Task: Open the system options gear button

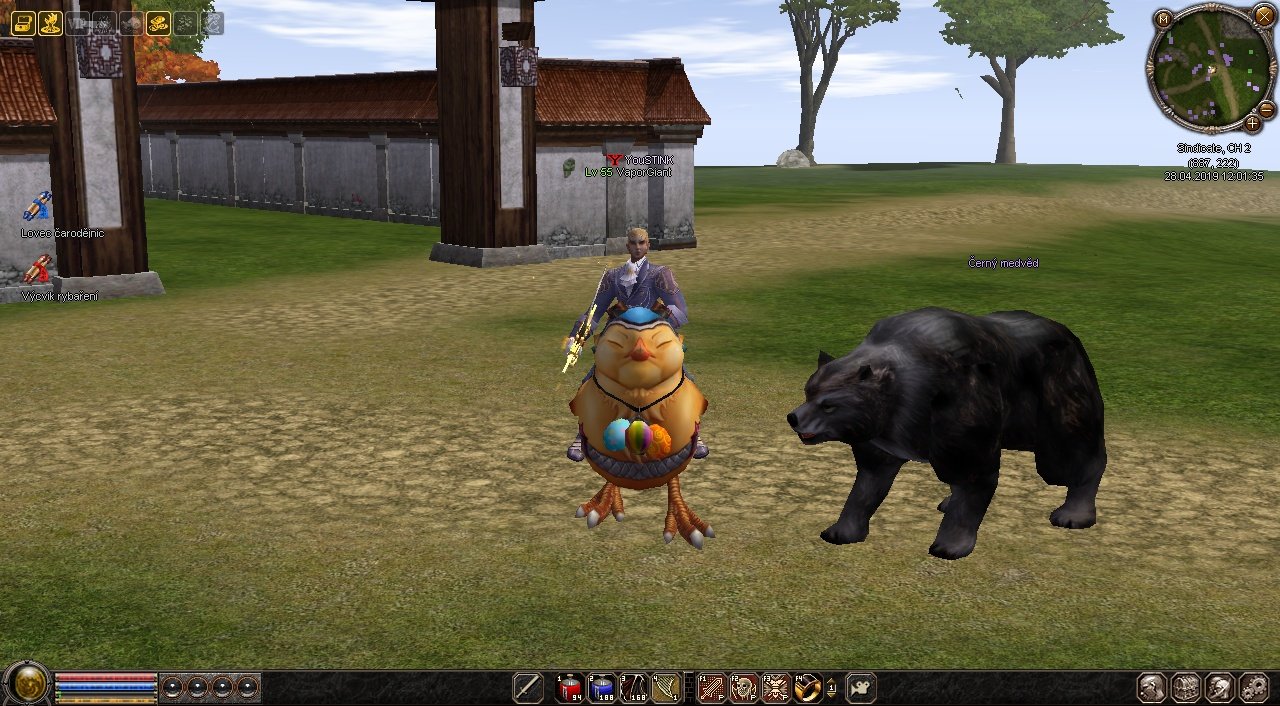Action: pyautogui.click(x=1253, y=688)
